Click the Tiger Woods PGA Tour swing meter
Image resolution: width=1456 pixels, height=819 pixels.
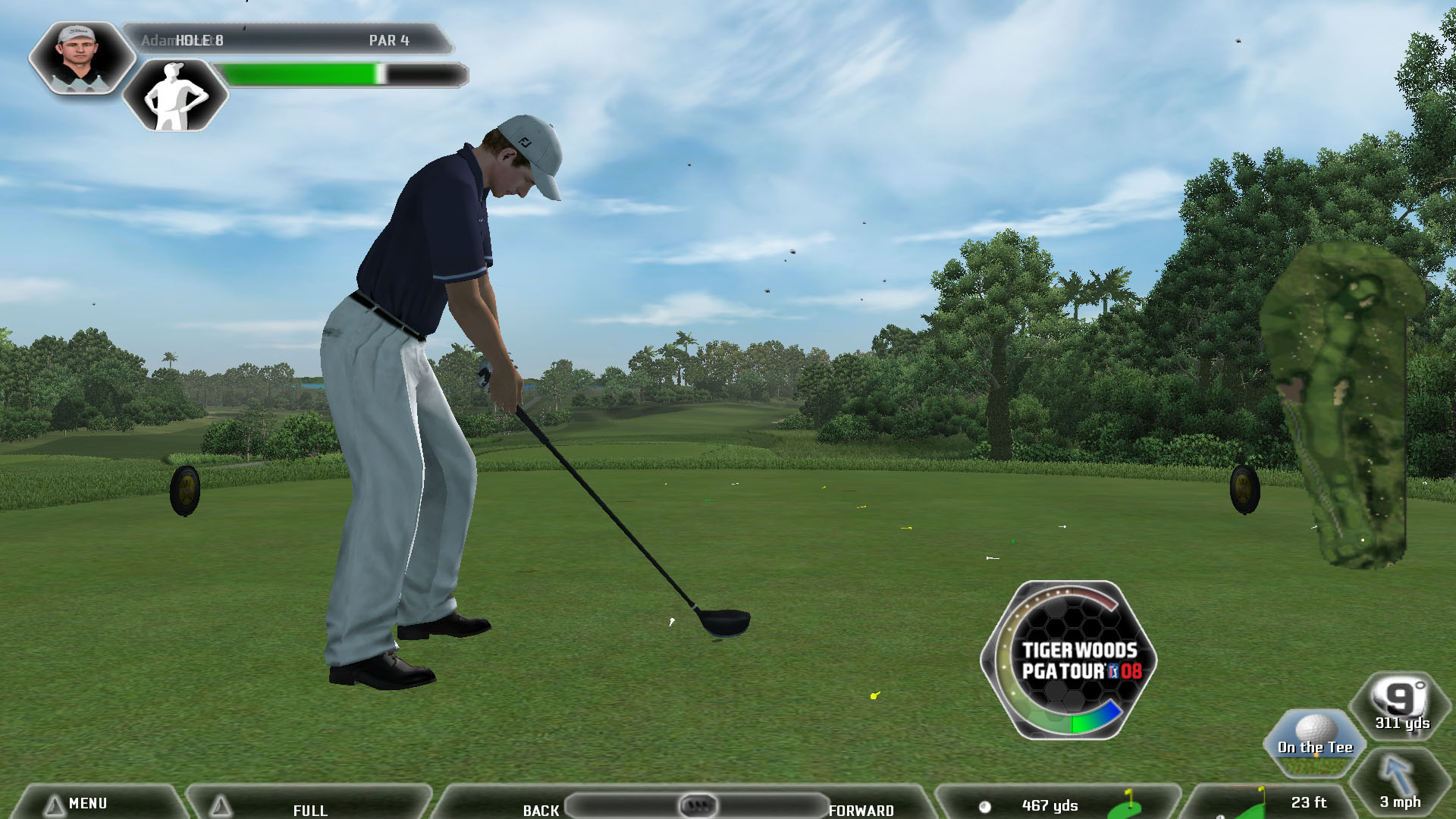1069,660
